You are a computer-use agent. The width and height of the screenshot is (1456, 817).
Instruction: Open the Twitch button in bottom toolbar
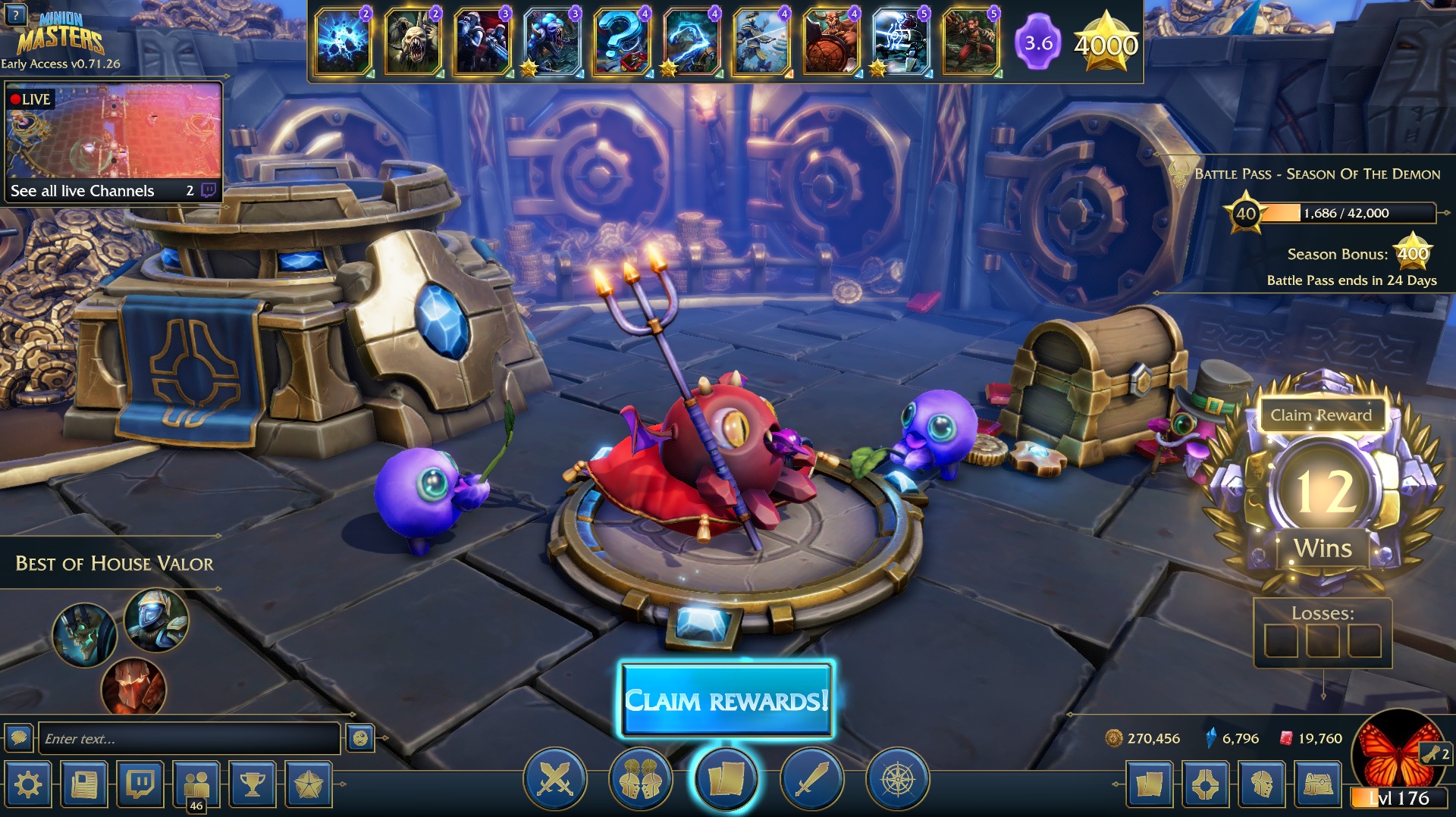(x=140, y=785)
